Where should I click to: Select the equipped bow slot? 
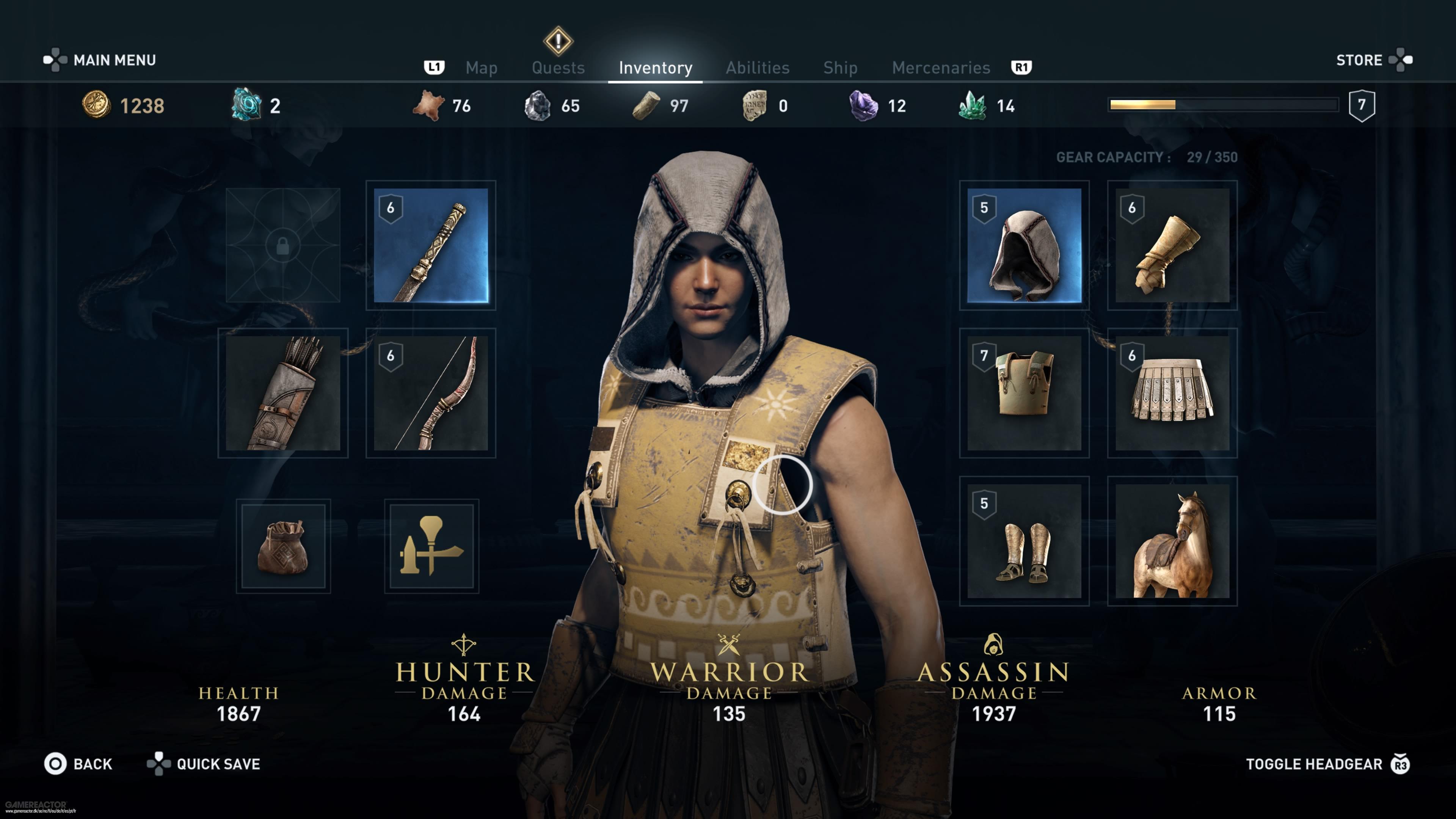pyautogui.click(x=431, y=393)
